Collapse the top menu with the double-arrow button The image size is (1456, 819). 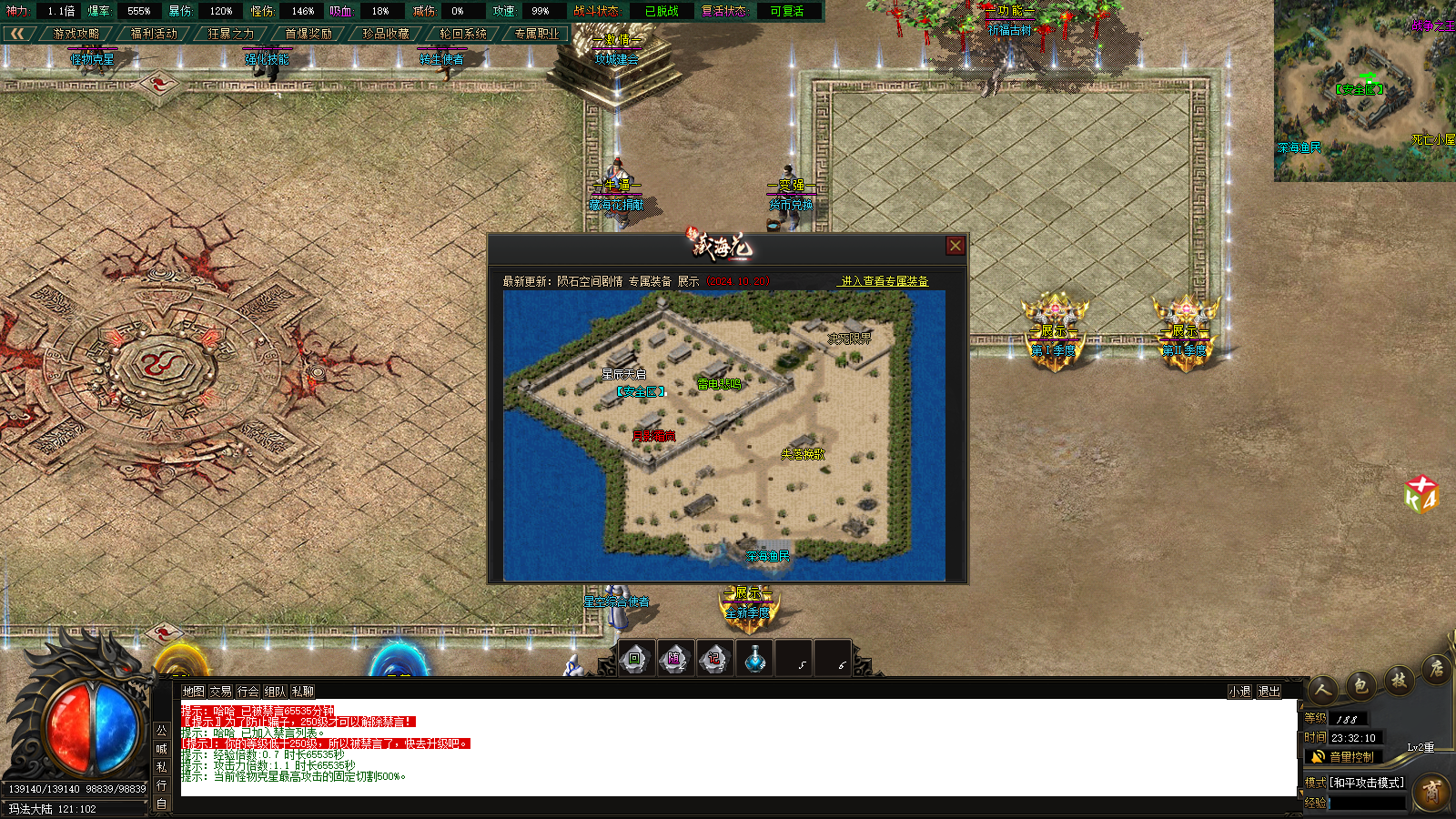(x=17, y=34)
